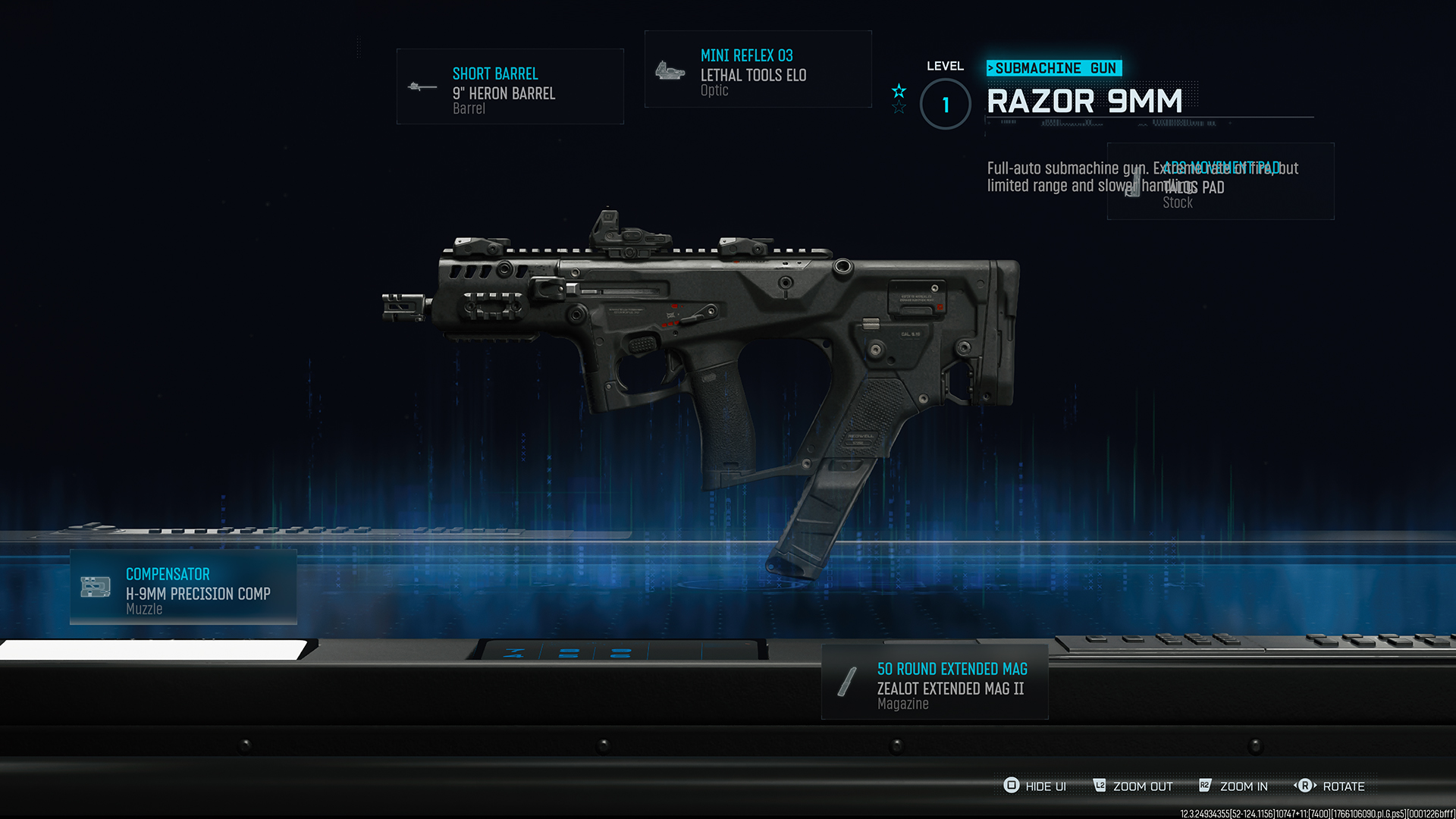Click the R2 Zoom In control icon
The width and height of the screenshot is (1456, 819).
(x=1205, y=786)
